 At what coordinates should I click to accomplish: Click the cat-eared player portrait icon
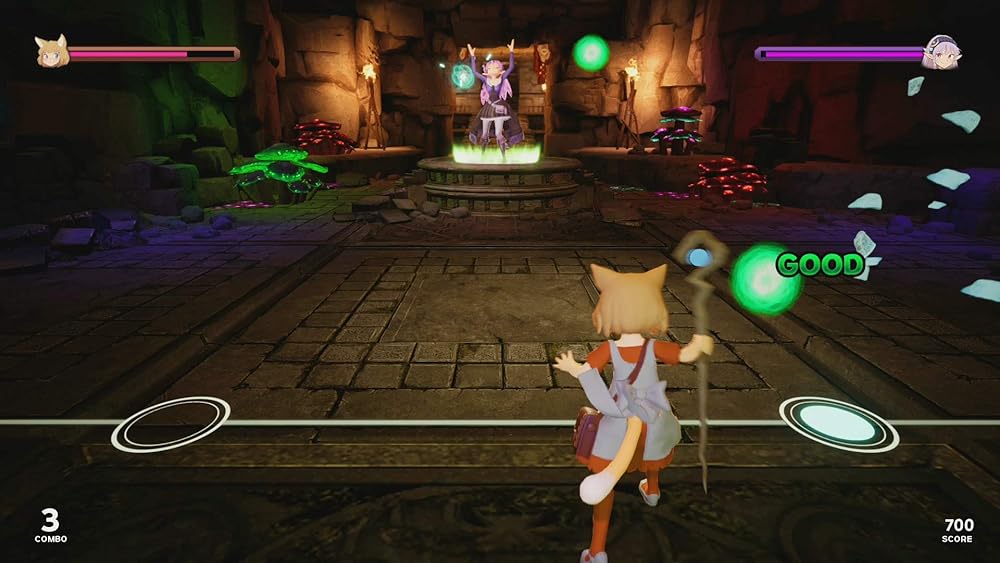pyautogui.click(x=51, y=52)
